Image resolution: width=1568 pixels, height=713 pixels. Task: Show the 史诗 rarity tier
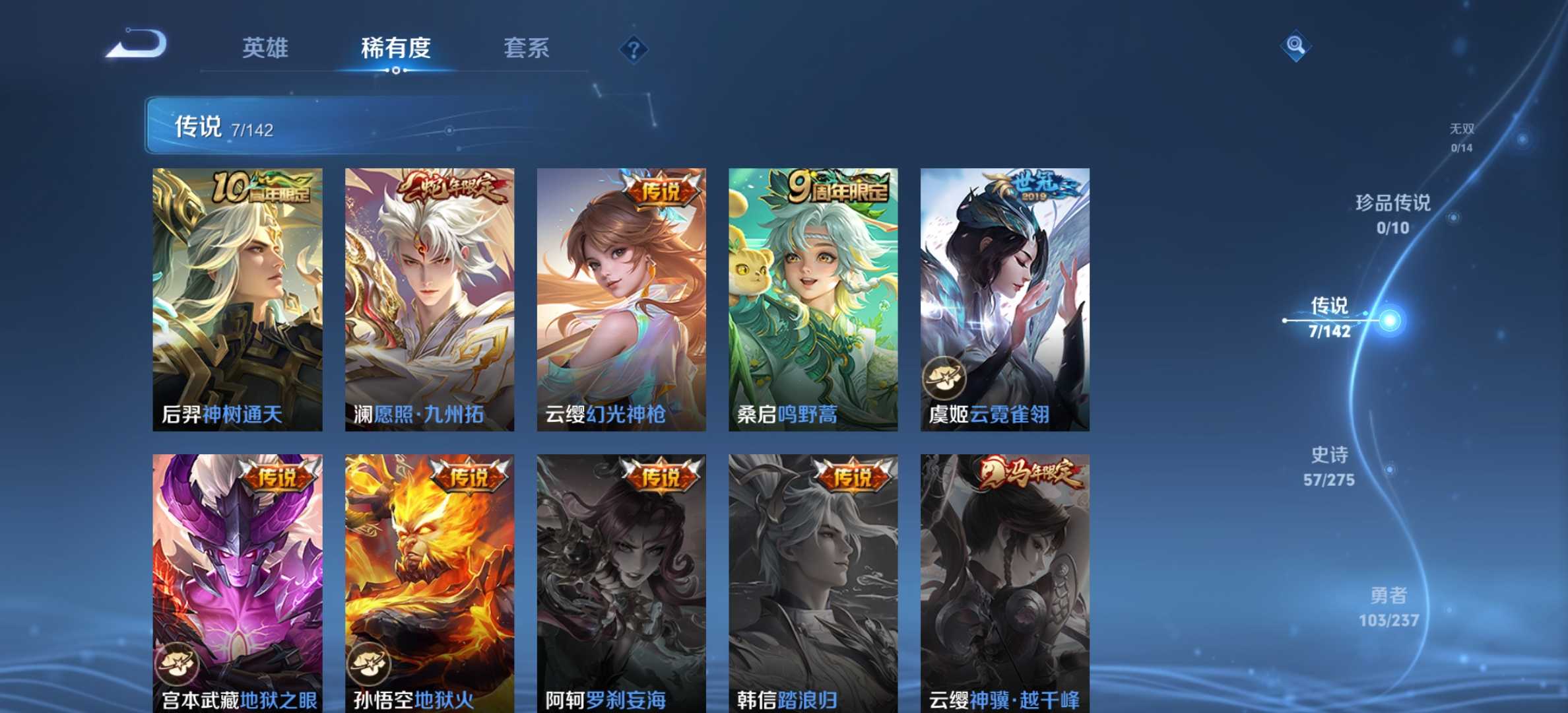click(x=1329, y=466)
